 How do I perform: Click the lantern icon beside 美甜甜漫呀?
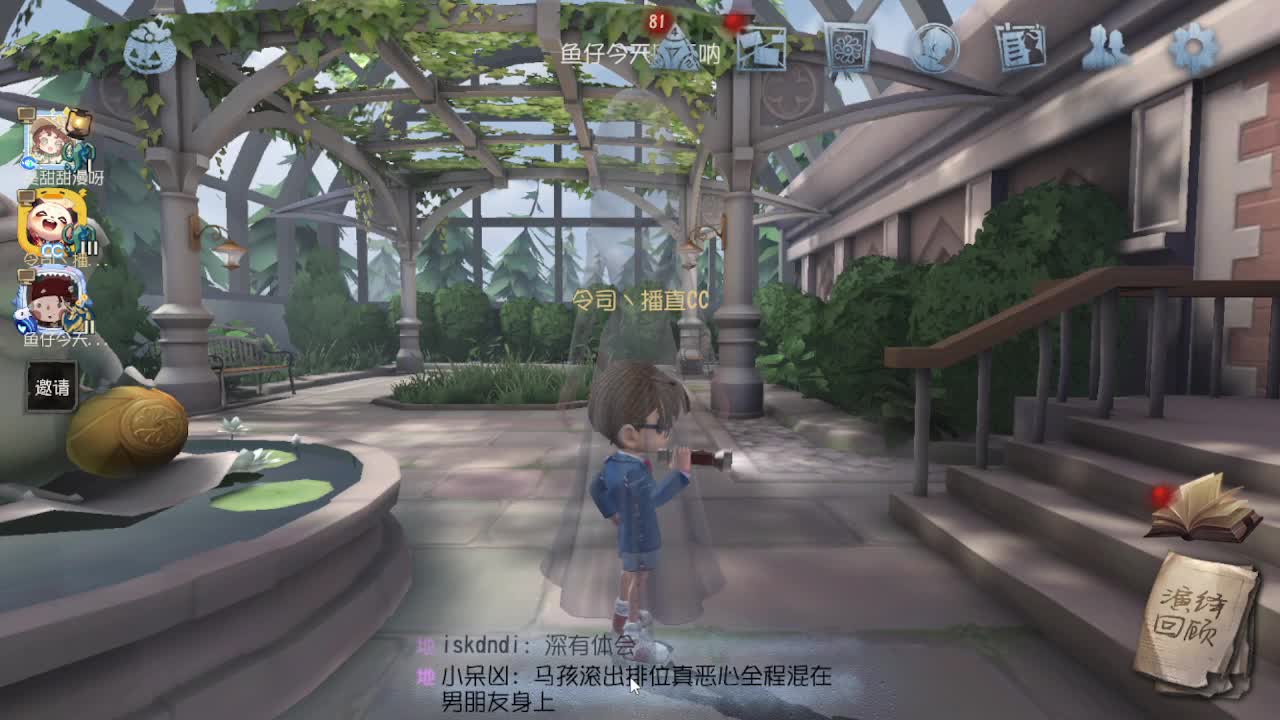click(78, 123)
